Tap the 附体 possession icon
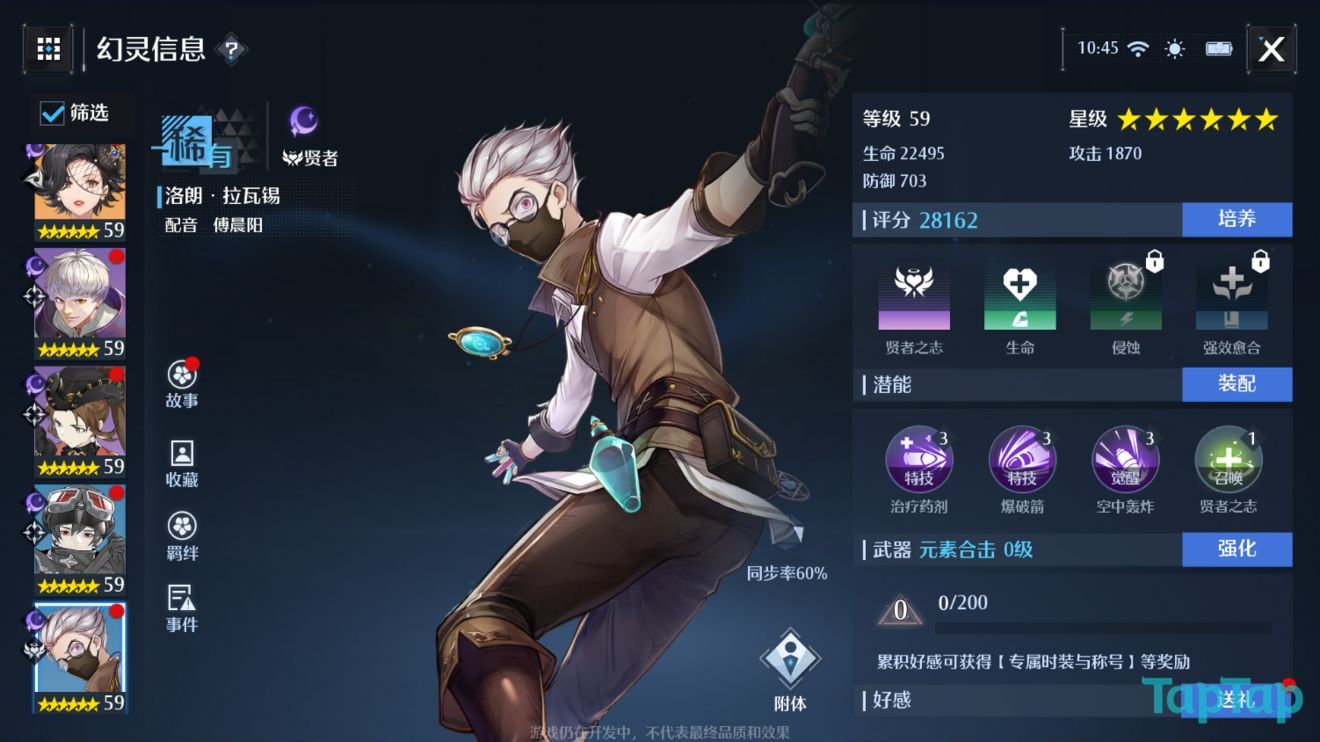This screenshot has width=1320, height=742. (x=791, y=655)
